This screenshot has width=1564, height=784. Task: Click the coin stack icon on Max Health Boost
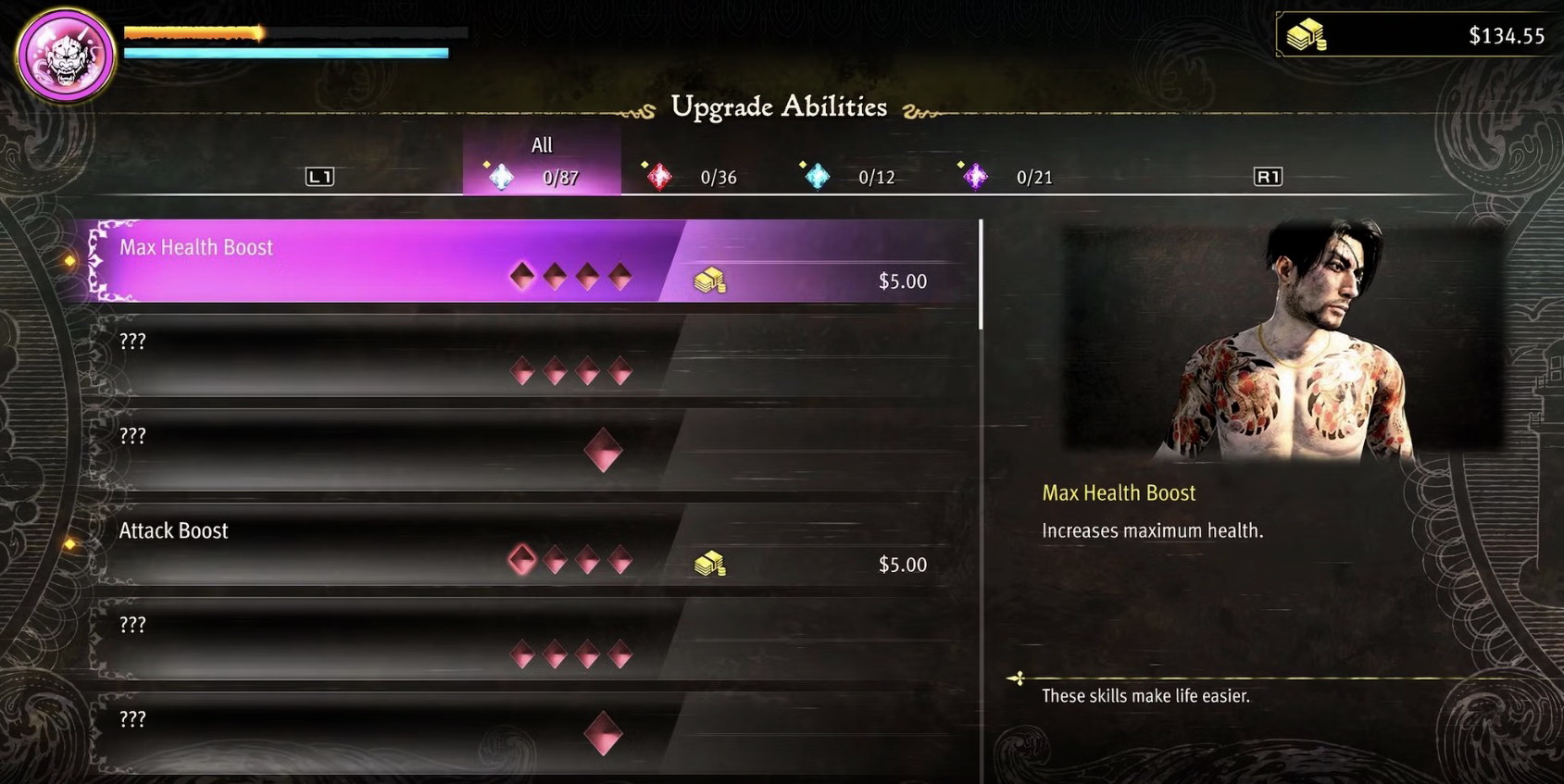click(x=709, y=279)
